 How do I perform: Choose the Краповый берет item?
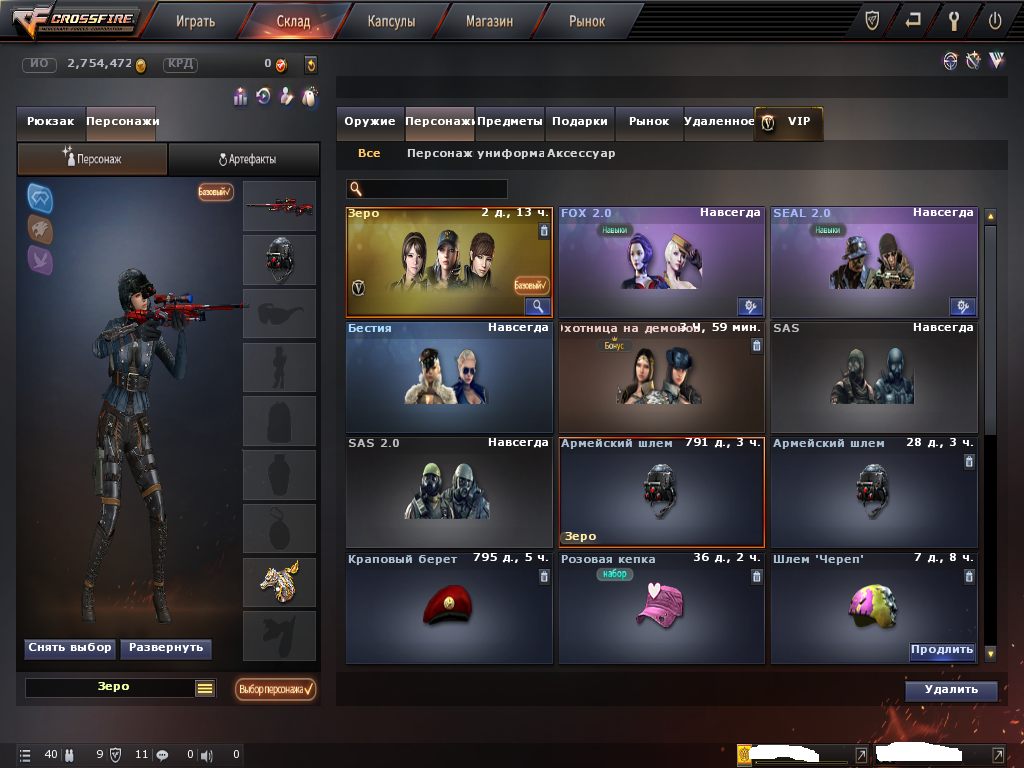click(x=449, y=607)
